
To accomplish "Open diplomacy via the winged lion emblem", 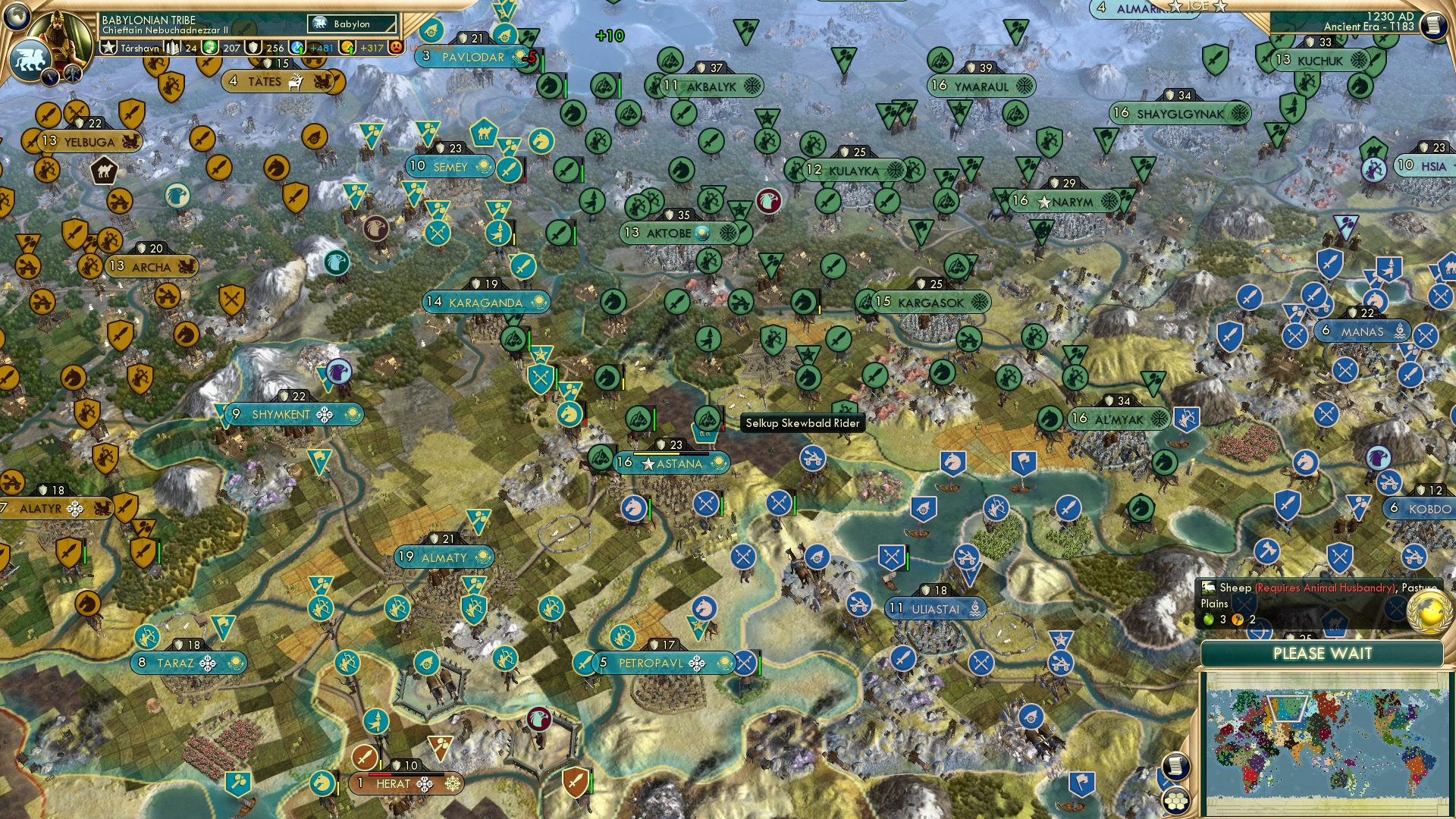I will pos(29,59).
